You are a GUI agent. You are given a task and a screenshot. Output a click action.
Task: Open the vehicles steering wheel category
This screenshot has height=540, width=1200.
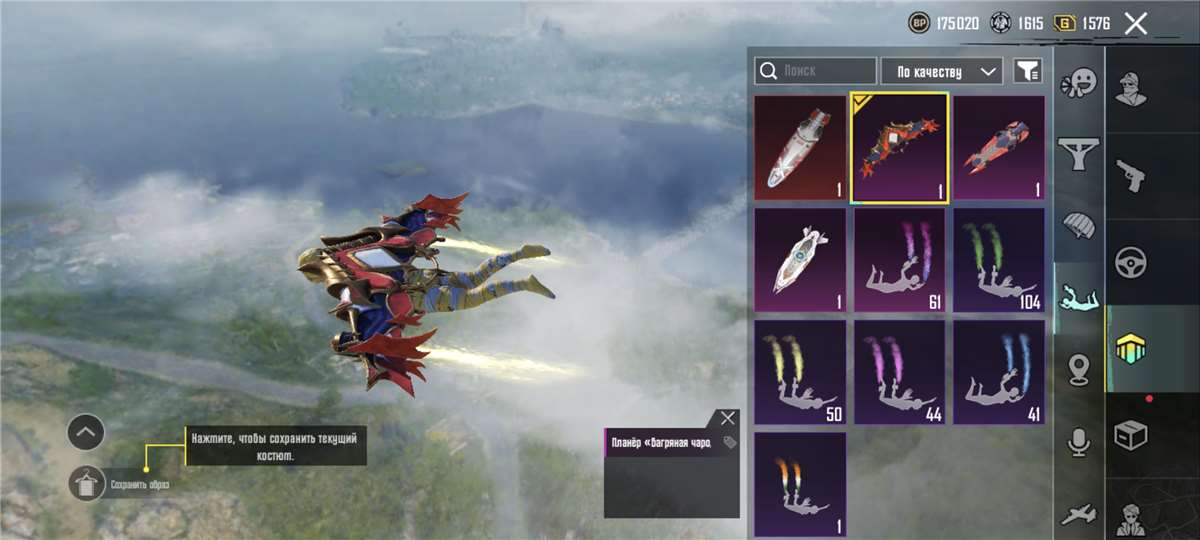point(1131,263)
